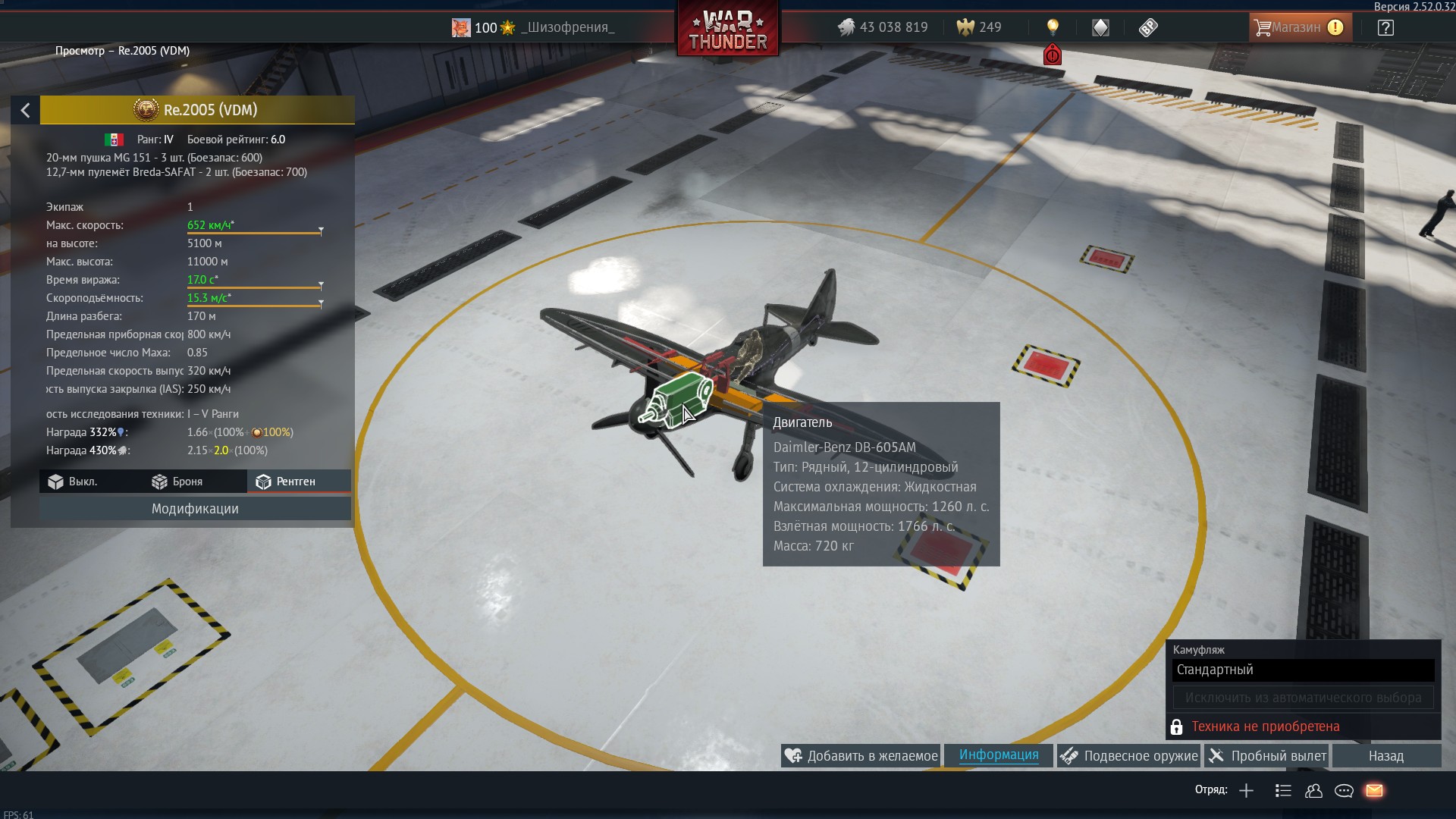
Task: Add the aircraft to wishlist (Добавить в желаемое)
Action: [861, 756]
